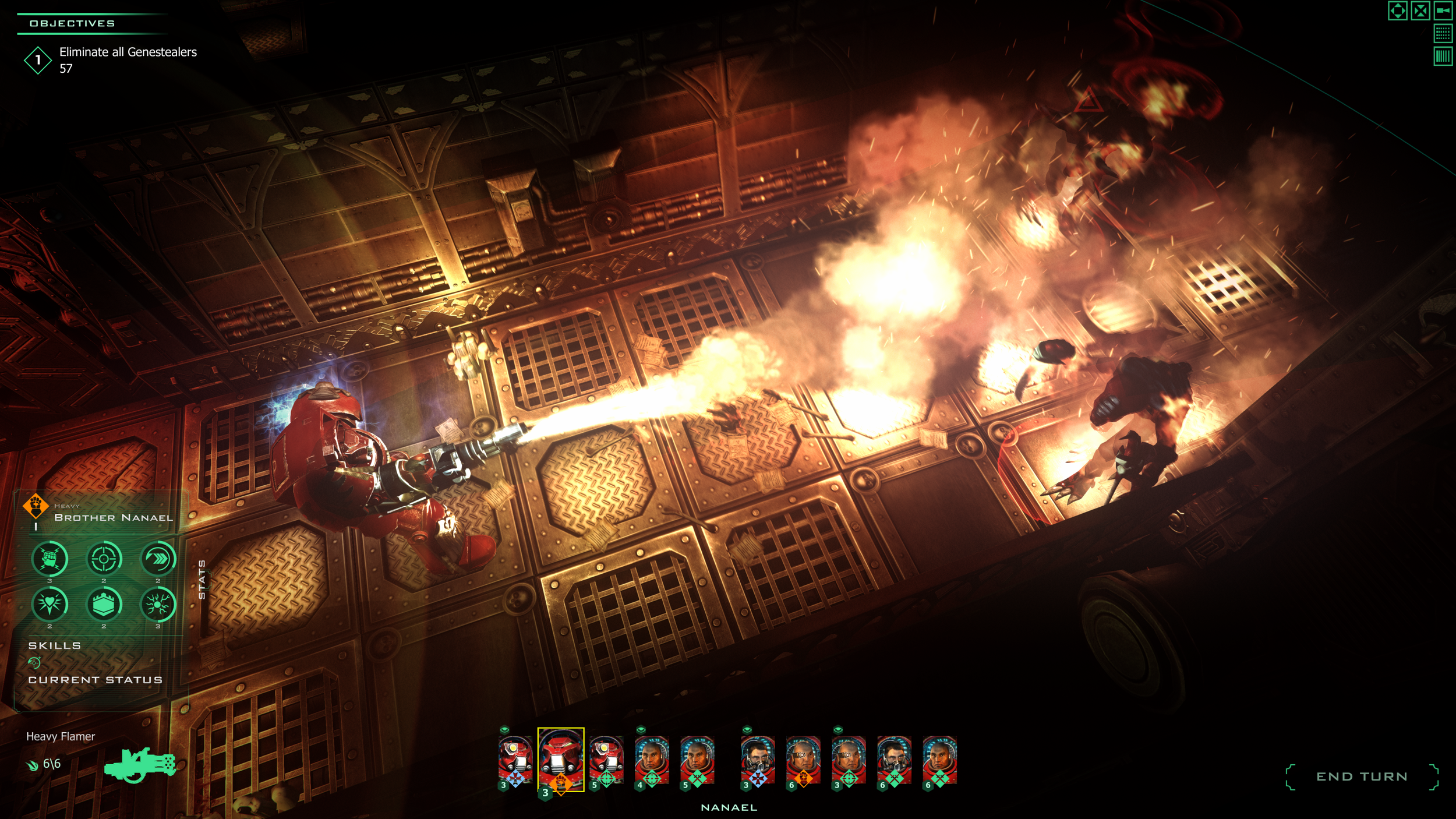Click the radiant heart stat icon

(x=50, y=604)
